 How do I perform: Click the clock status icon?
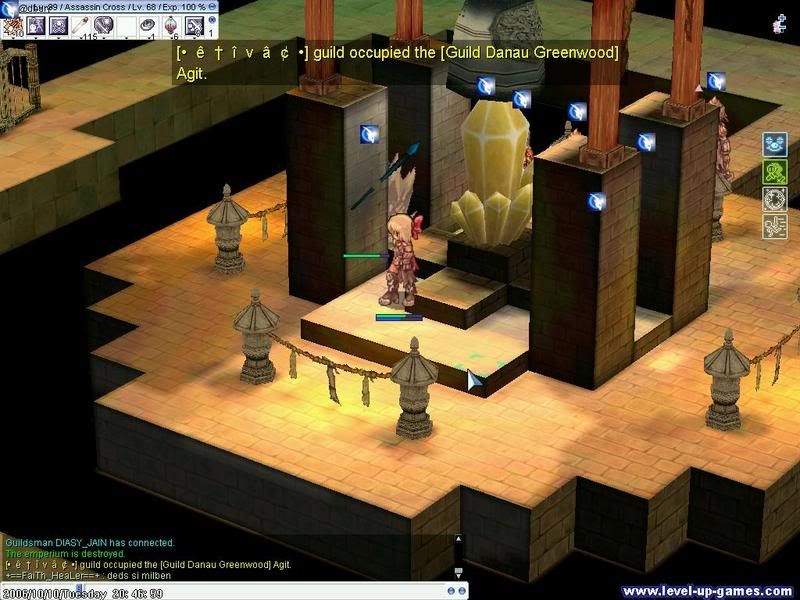[x=775, y=198]
